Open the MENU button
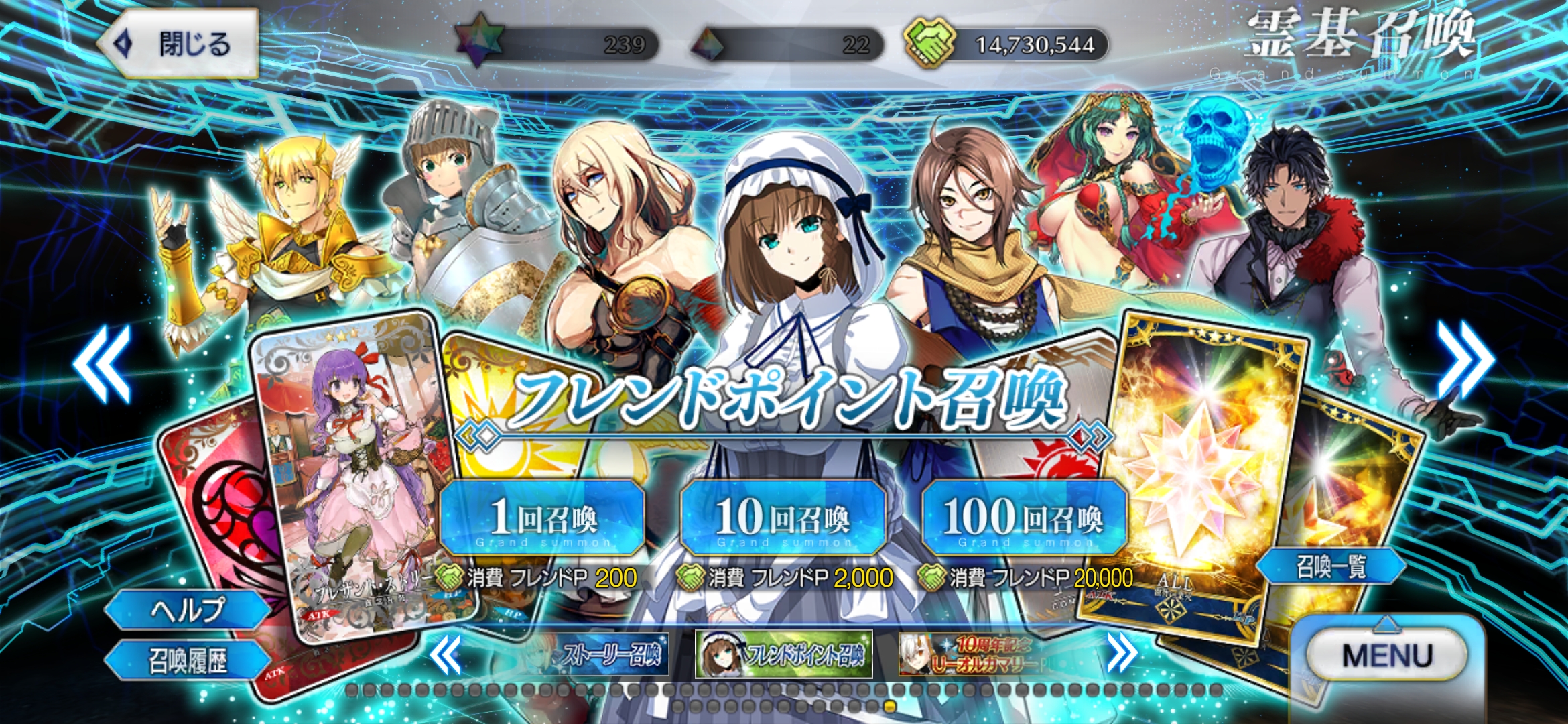This screenshot has width=1568, height=724. (x=1388, y=654)
